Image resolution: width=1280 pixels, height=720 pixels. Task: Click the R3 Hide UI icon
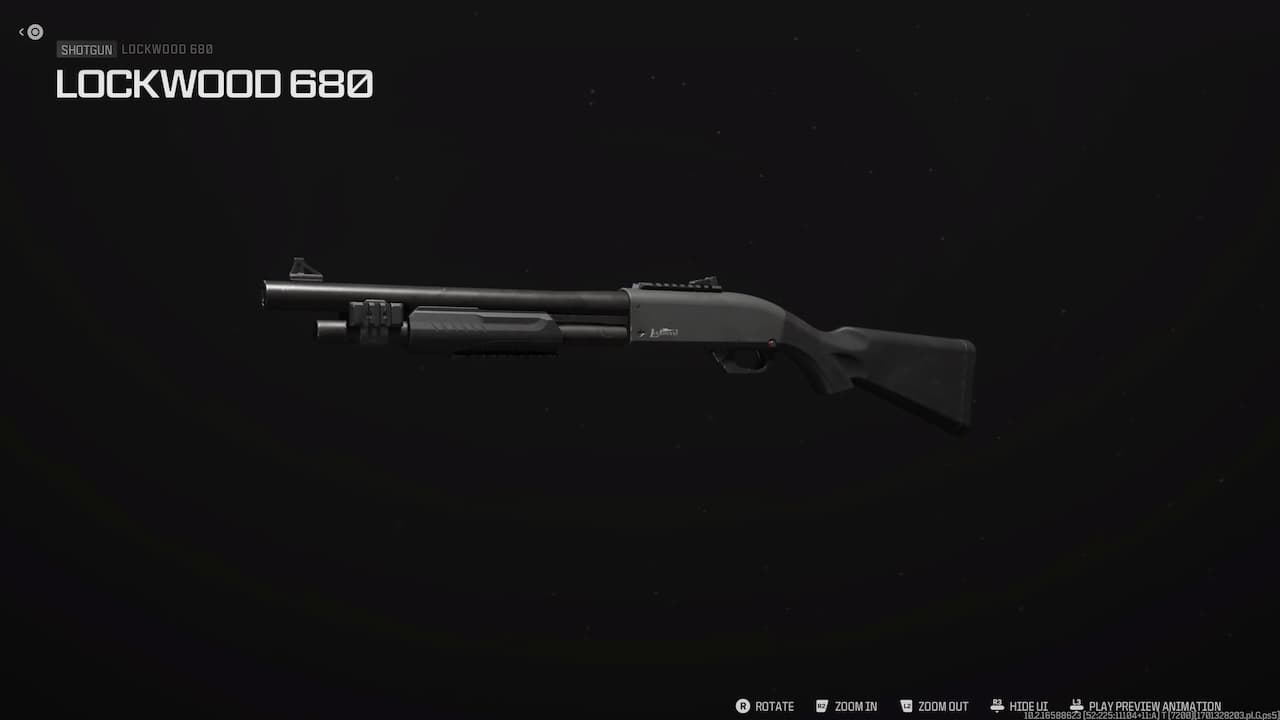(x=996, y=705)
